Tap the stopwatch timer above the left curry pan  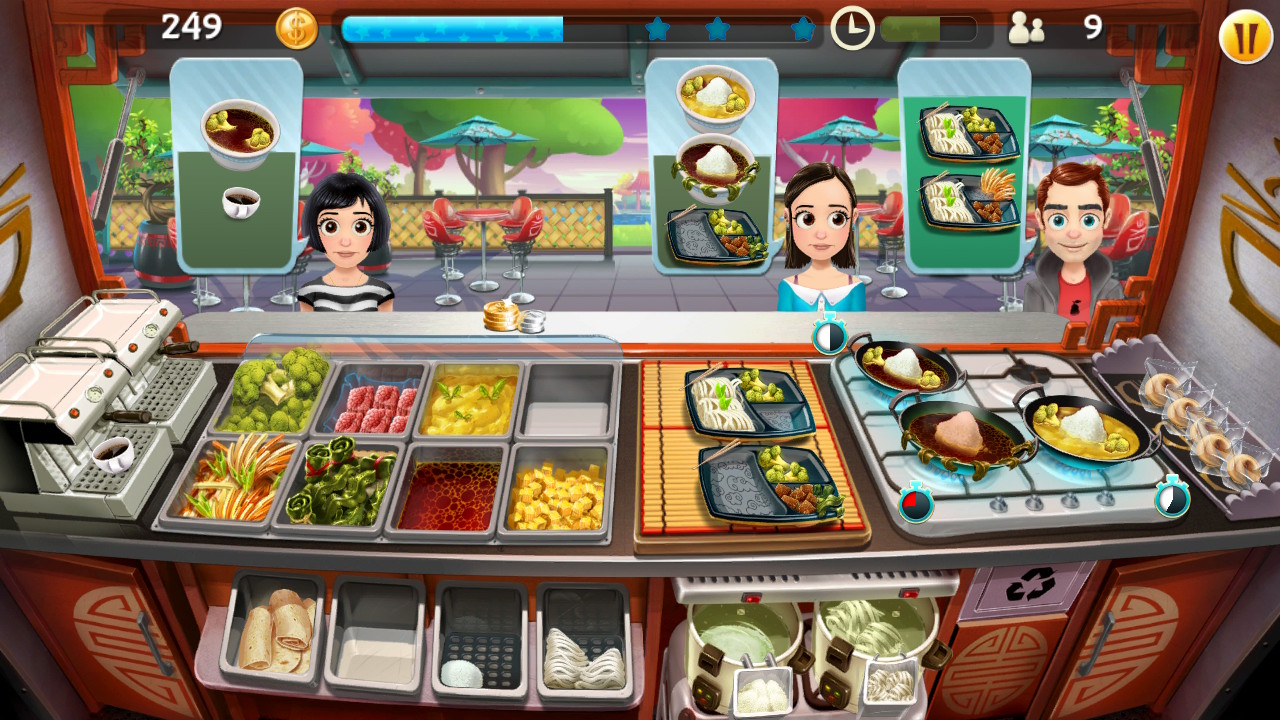828,335
